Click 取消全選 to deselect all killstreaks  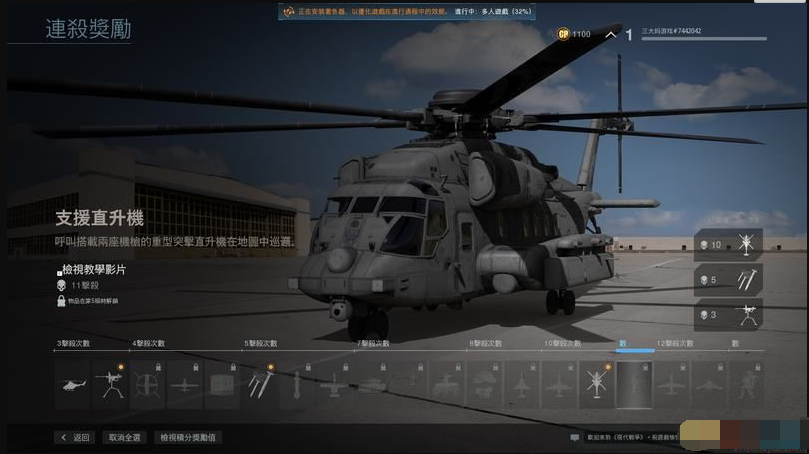pos(125,437)
